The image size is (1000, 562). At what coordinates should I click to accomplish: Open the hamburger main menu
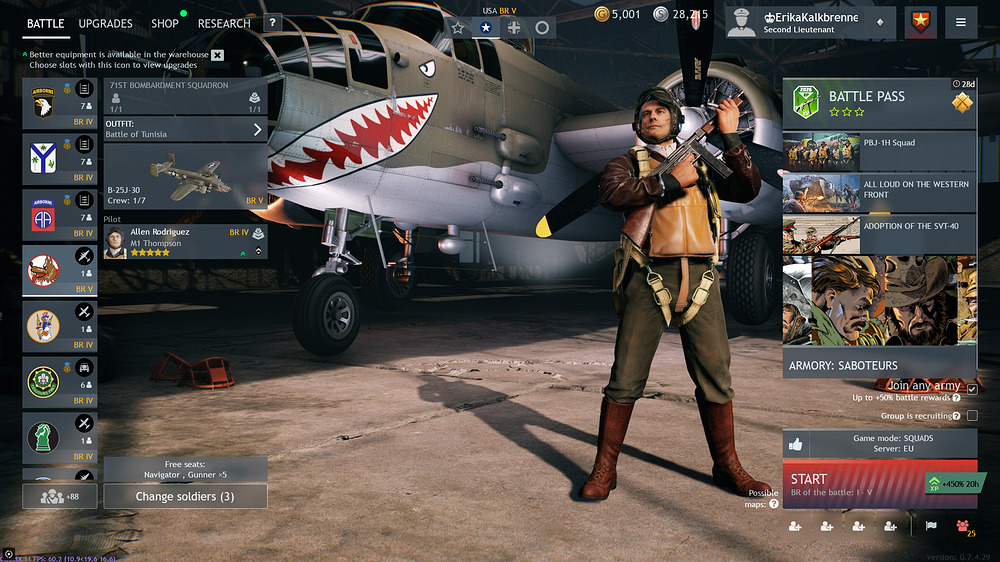960,23
